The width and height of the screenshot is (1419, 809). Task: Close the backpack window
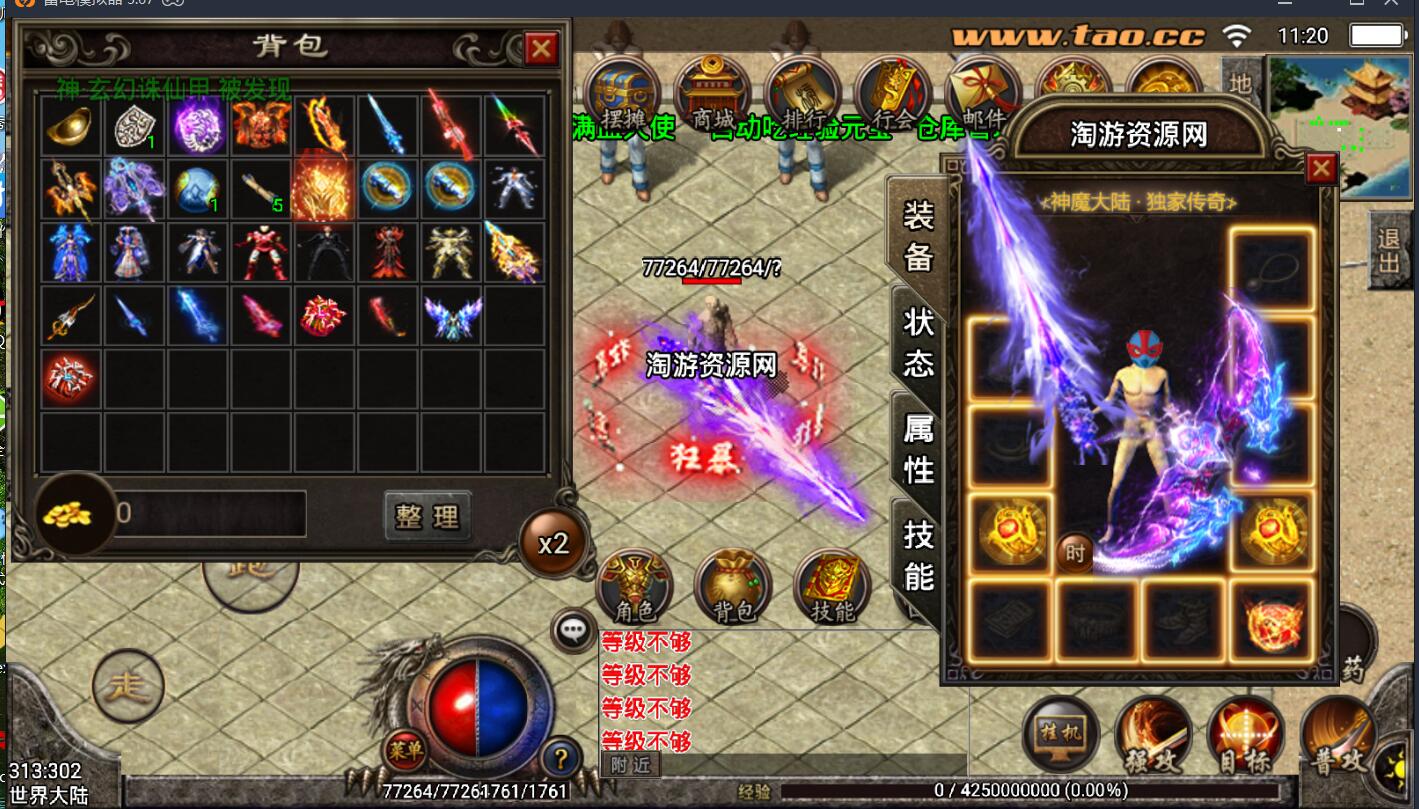[541, 48]
